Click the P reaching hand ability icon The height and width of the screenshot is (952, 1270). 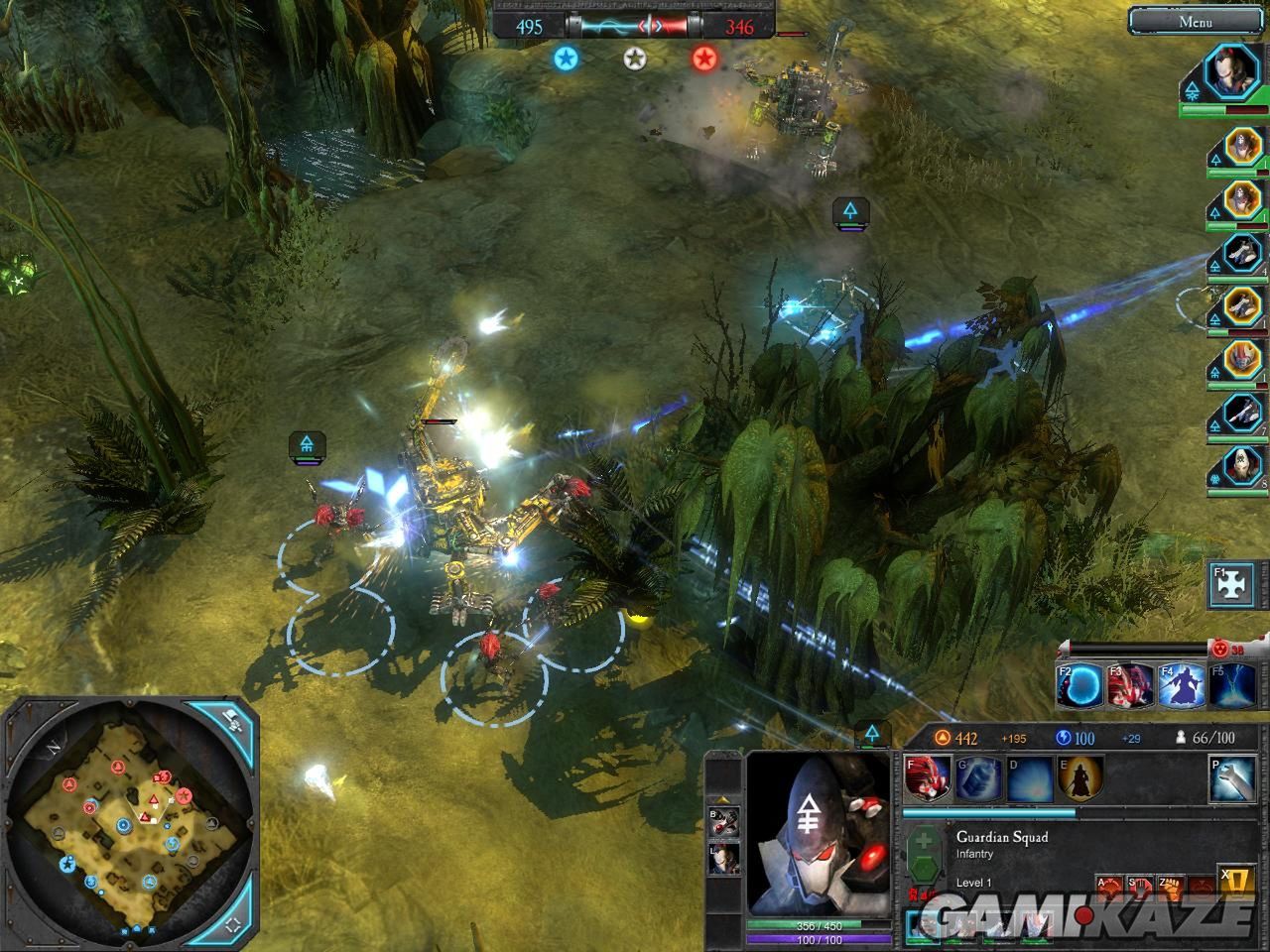coord(1232,779)
